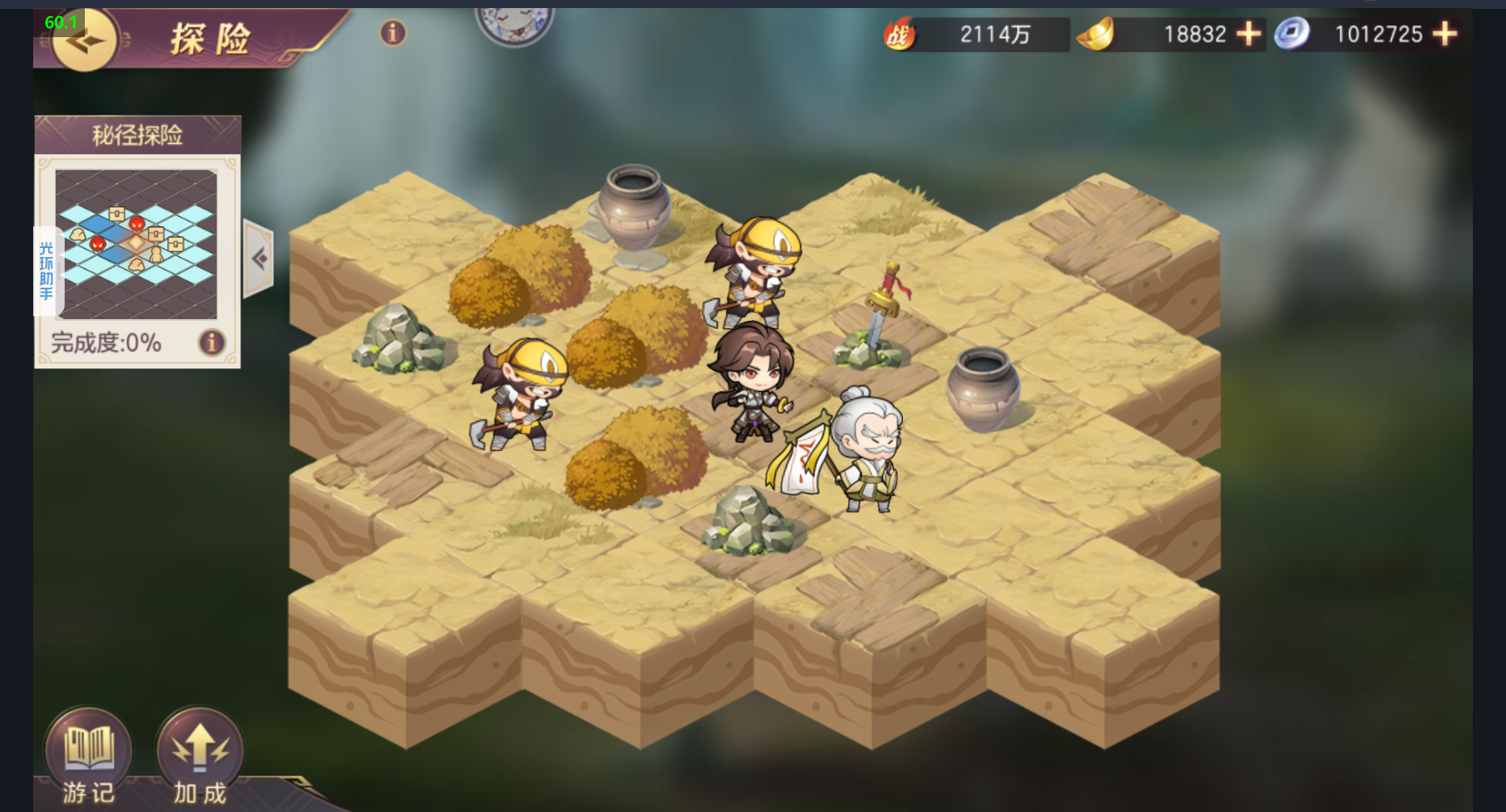Add more silver coins with plus button
Viewport: 1506px width, 812px height.
1445,34
